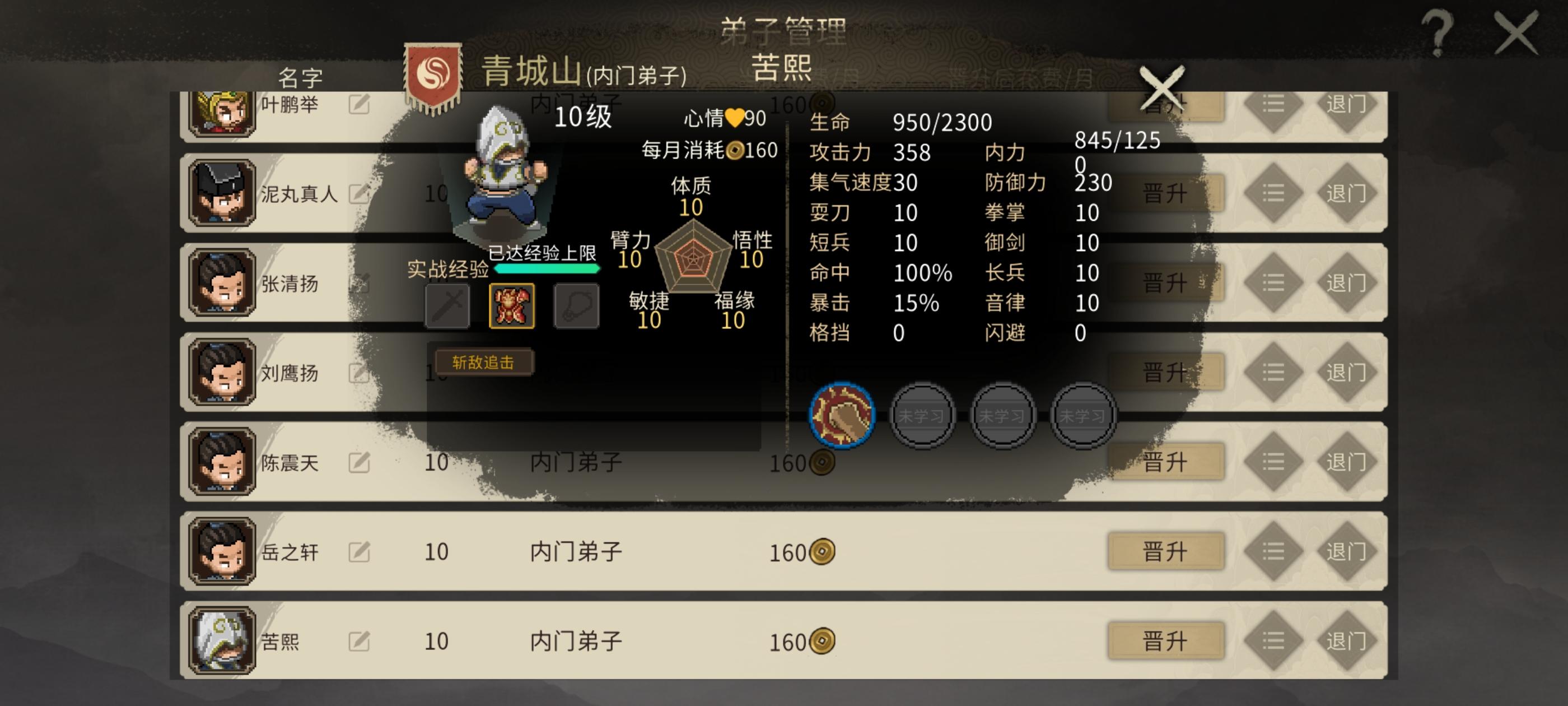Activate the 斩敌追击 skill button

(484, 361)
